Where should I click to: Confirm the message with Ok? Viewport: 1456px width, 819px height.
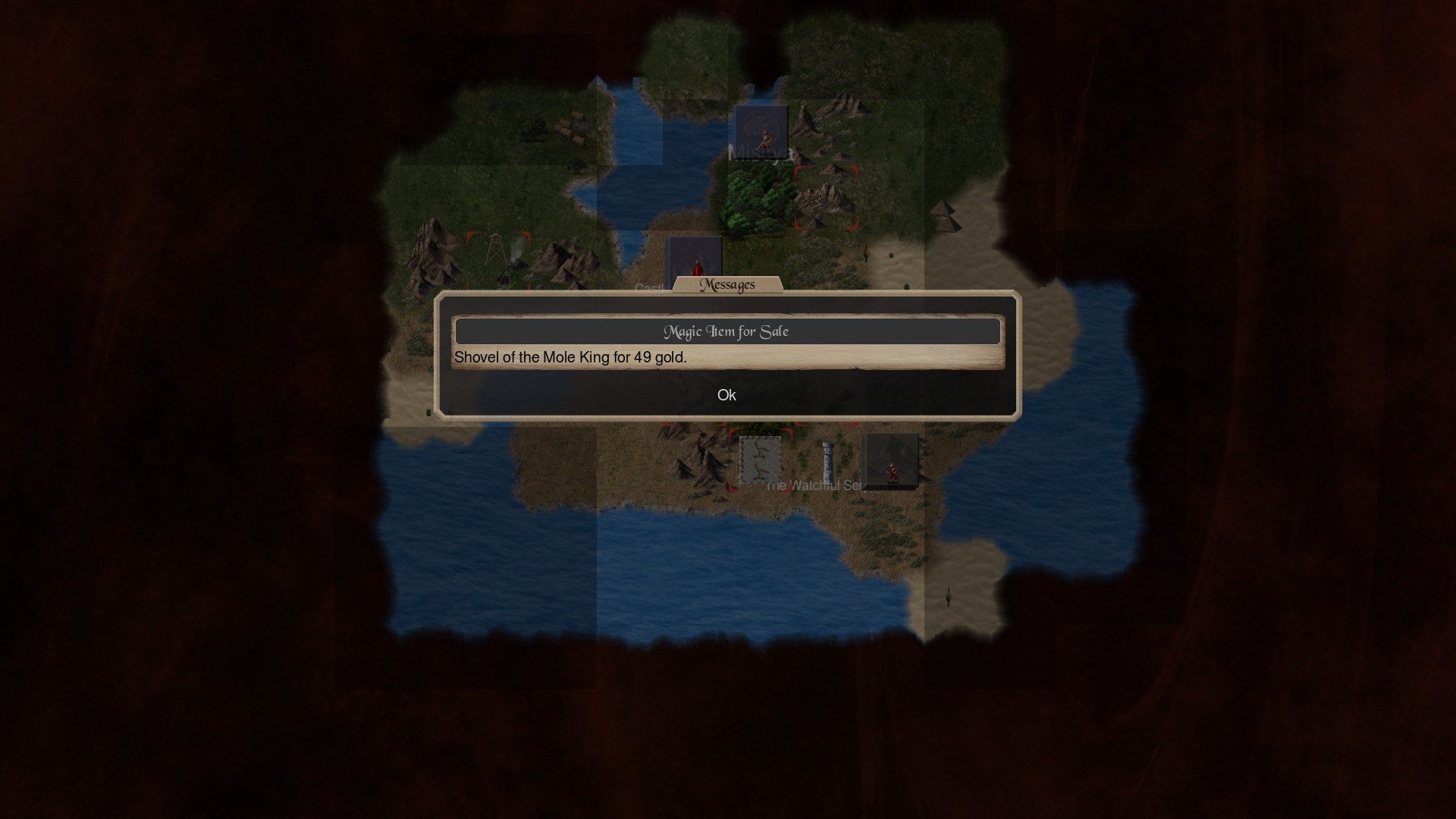[726, 395]
